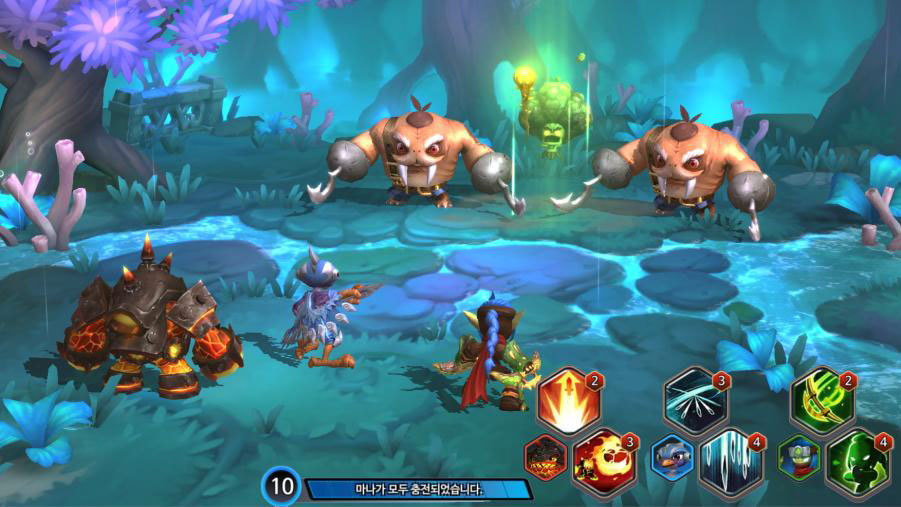Viewport: 901px width, 507px height.
Task: Activate the fiery sword burst skill
Action: 566,400
